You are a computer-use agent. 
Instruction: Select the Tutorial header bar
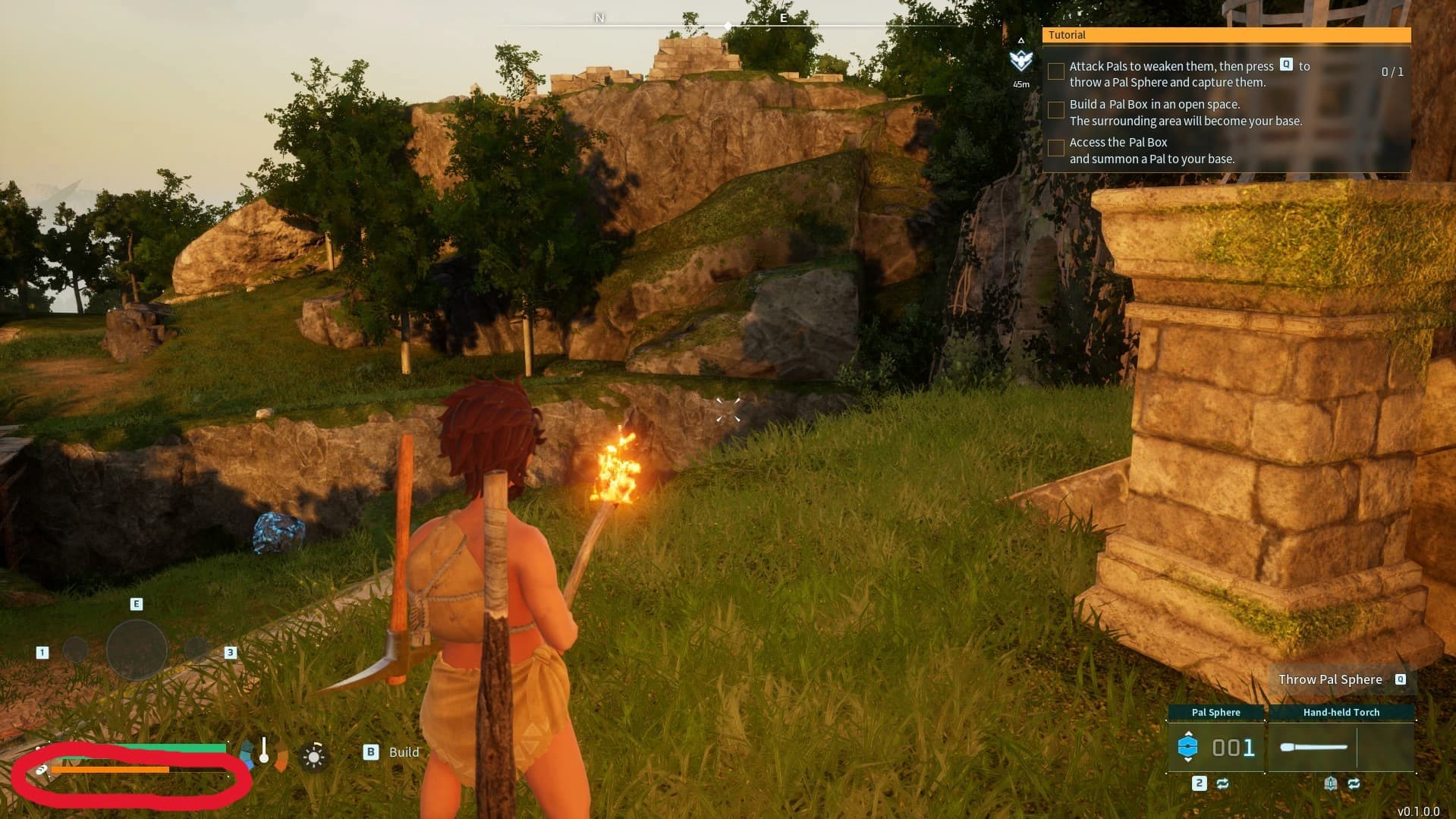(x=1225, y=35)
